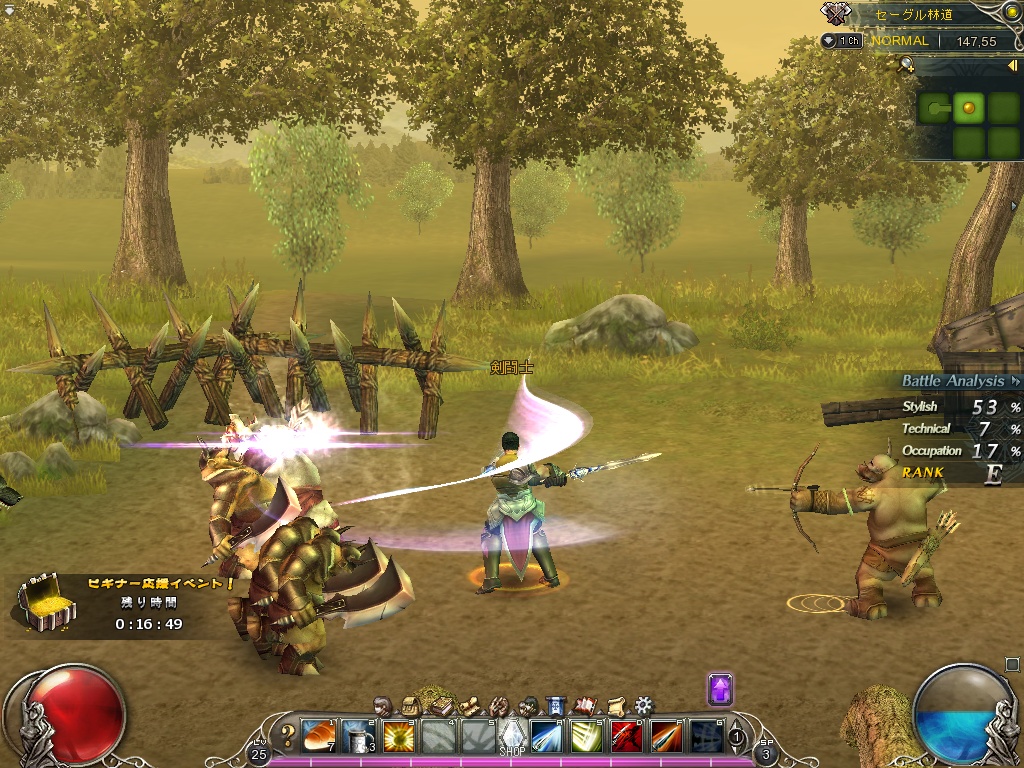1024x768 pixels.
Task: Open the gear settings icon
Action: tap(644, 705)
